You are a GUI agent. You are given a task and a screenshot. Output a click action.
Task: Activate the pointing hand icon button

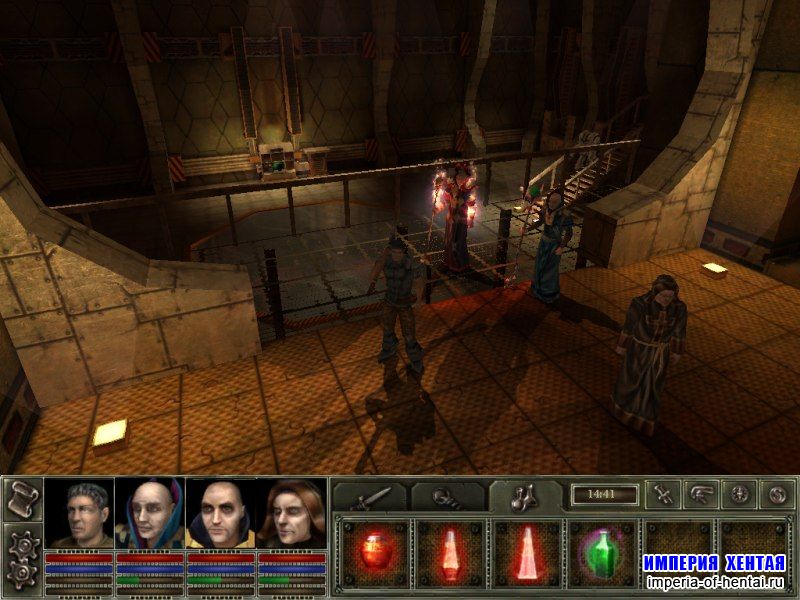(x=701, y=493)
